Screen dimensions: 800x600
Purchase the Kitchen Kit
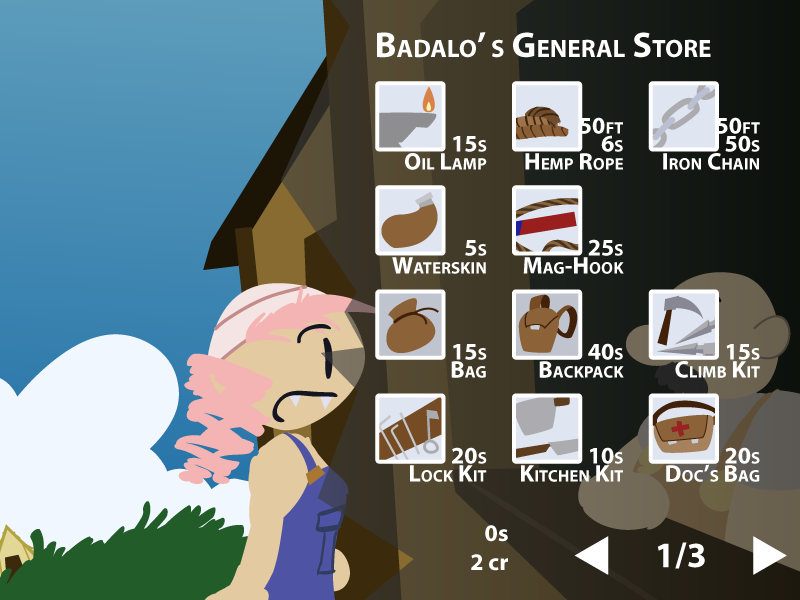pyautogui.click(x=547, y=428)
